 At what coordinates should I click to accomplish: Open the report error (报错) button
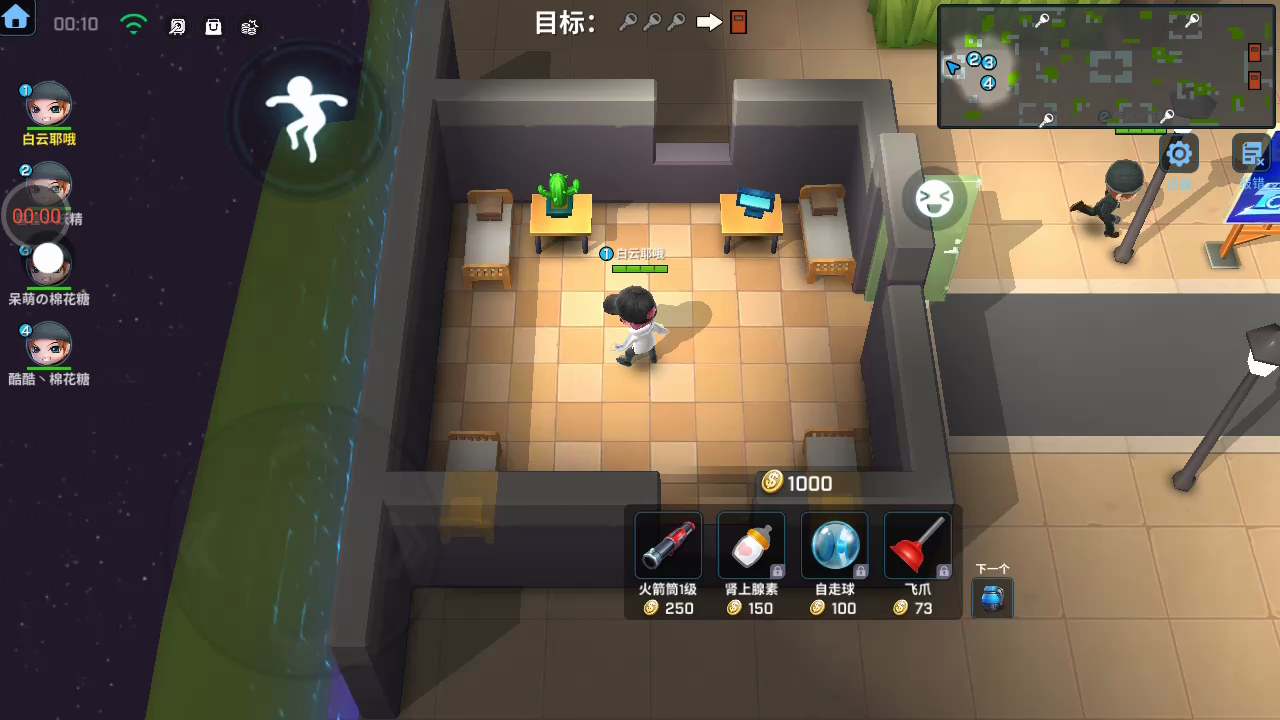1251,155
